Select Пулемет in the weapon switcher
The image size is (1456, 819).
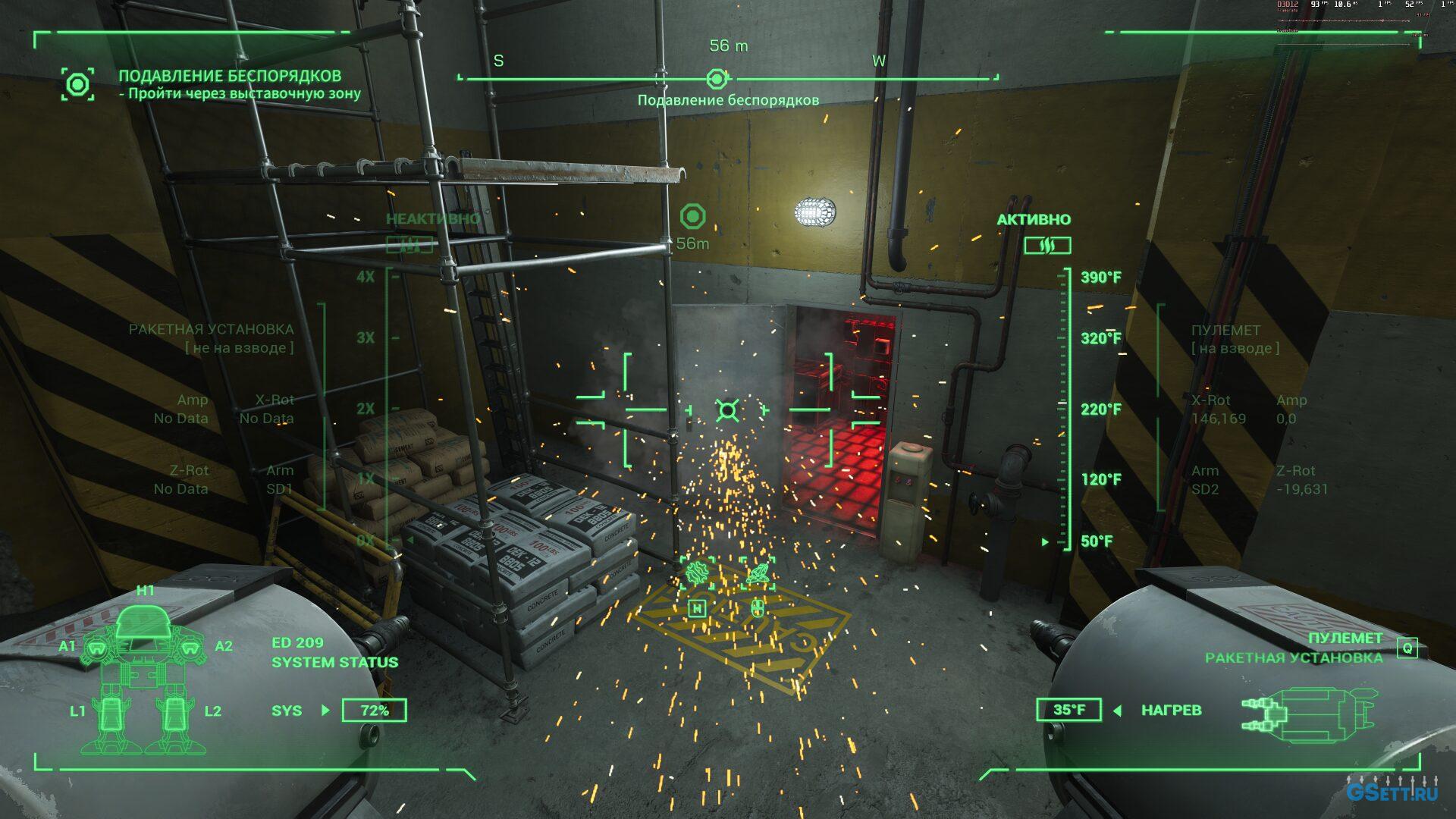click(1345, 638)
